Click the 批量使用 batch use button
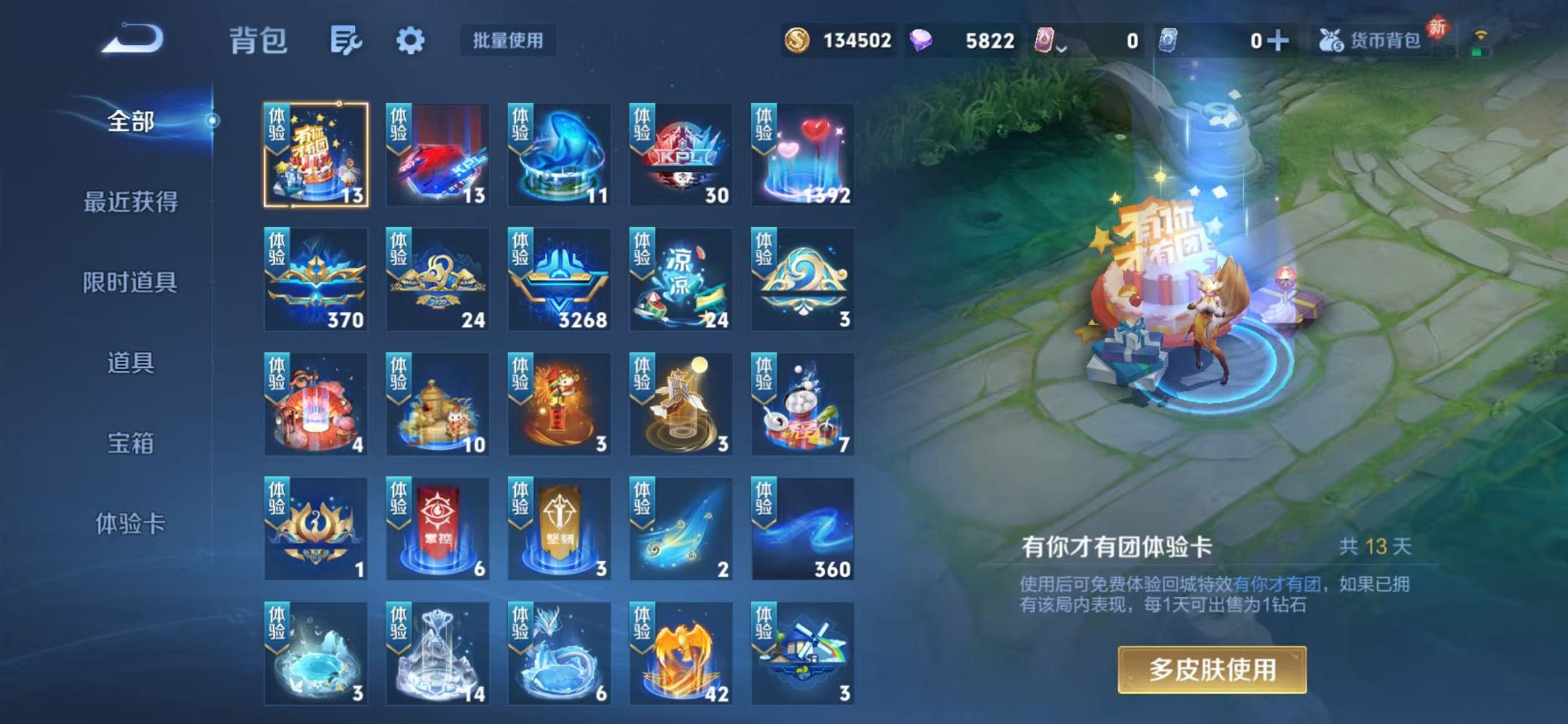Screen dimensions: 1568x724 [506, 42]
